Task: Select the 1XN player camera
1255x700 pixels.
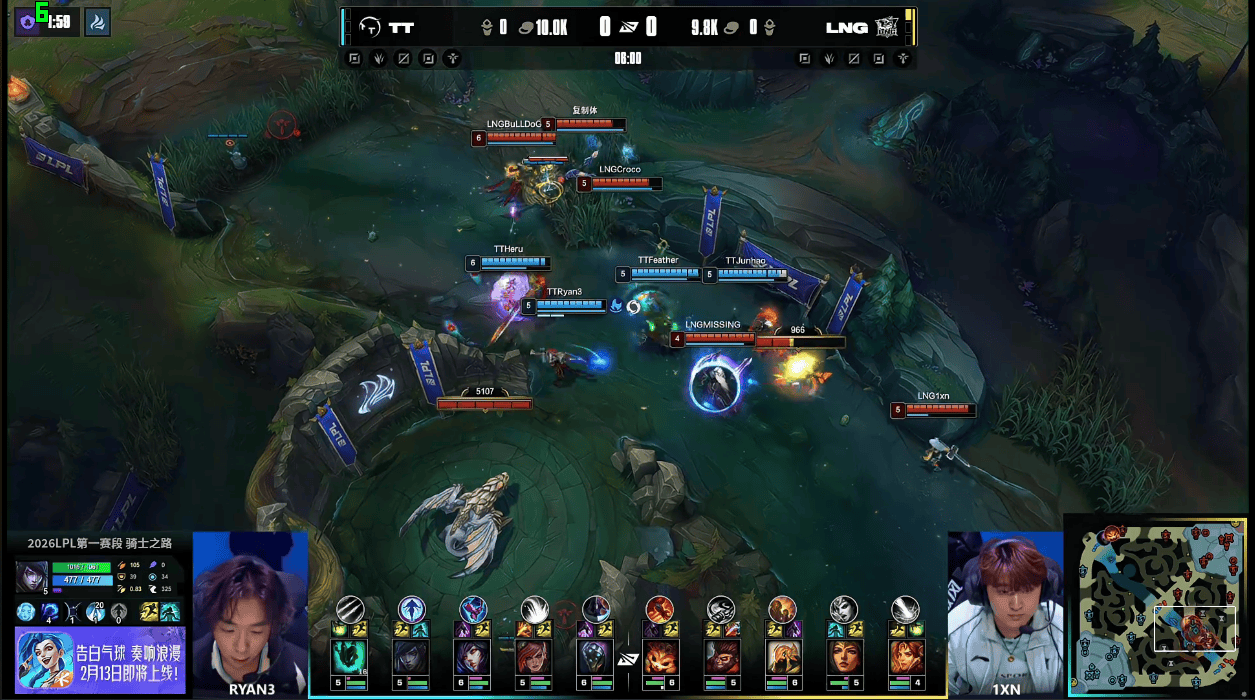Action: (x=1004, y=610)
